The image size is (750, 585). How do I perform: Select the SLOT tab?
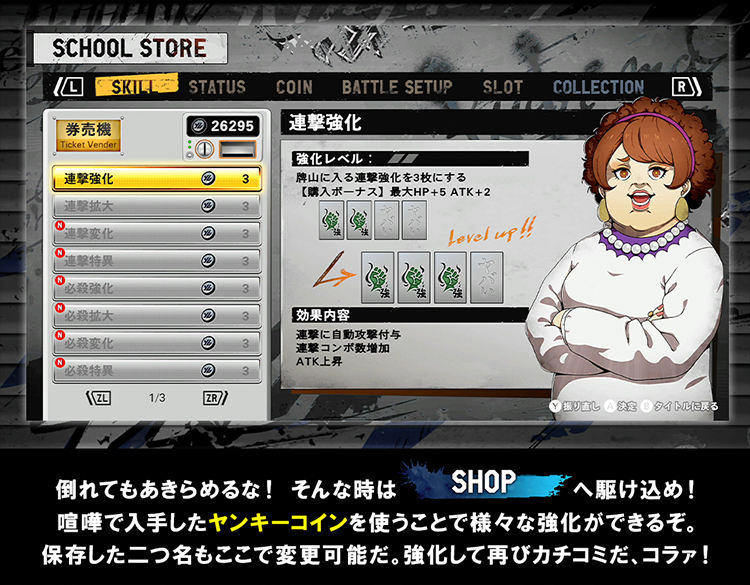[502, 87]
